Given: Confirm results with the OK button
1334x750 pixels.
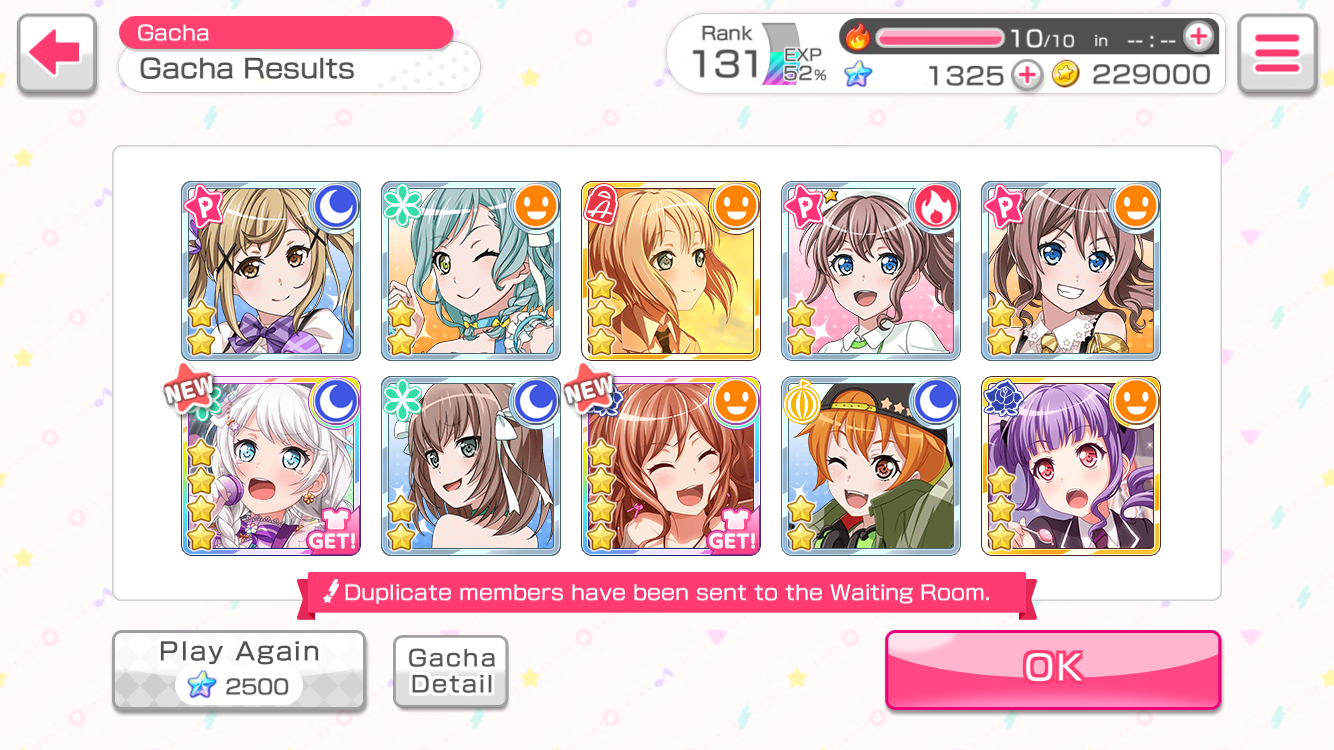Looking at the screenshot, I should pyautogui.click(x=1052, y=669).
